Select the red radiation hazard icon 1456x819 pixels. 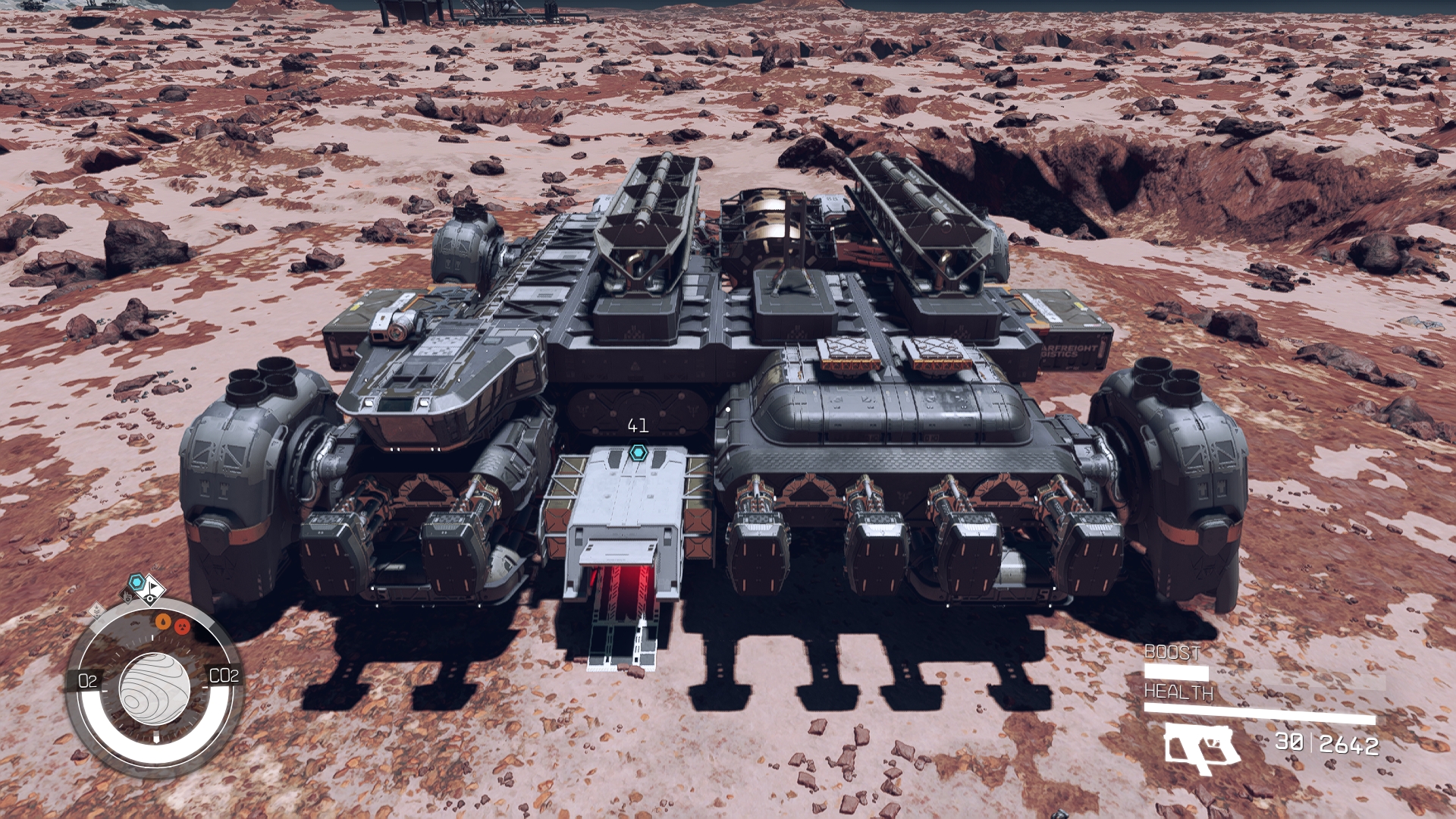click(182, 626)
